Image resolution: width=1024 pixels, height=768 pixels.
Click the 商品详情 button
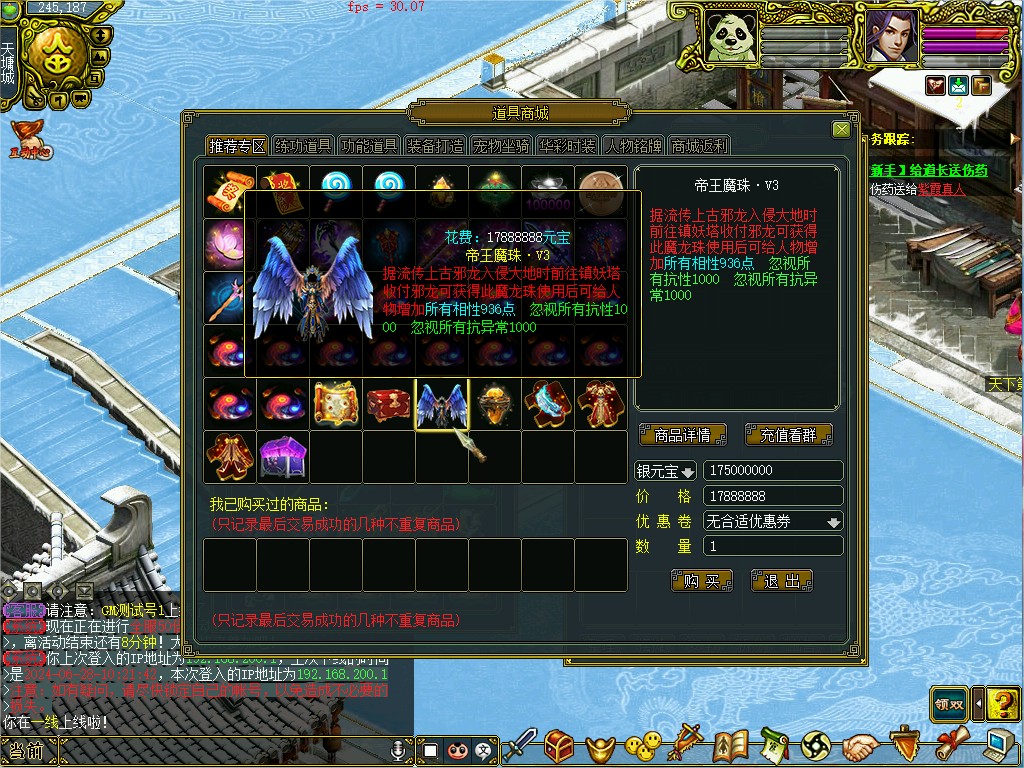pyautogui.click(x=683, y=435)
